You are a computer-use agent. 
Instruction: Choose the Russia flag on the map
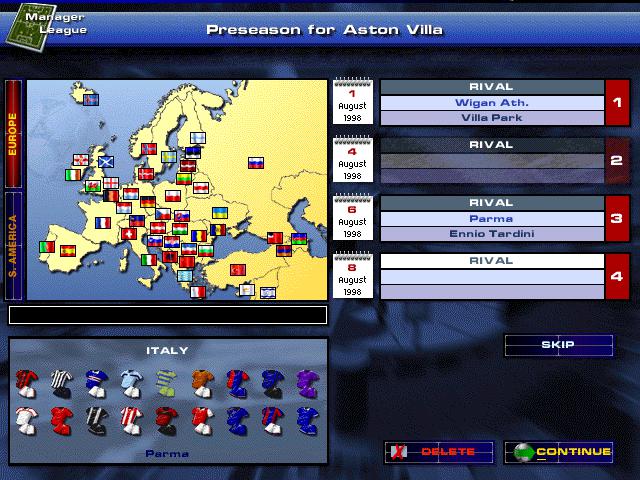(255, 163)
